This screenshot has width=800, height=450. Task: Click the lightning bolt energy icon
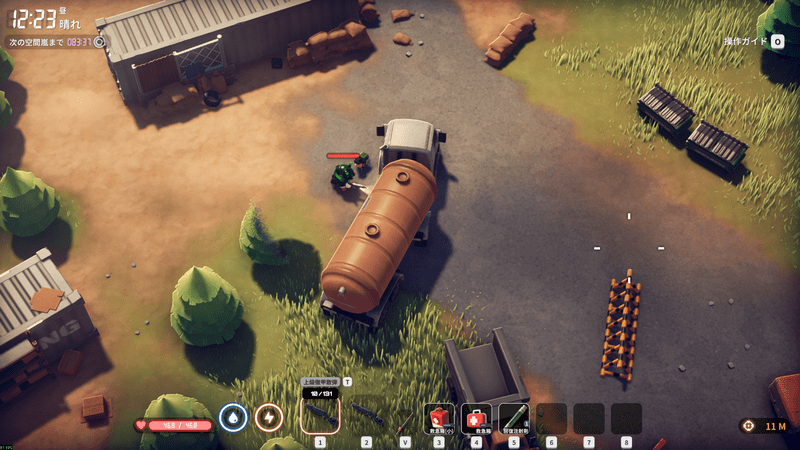[268, 417]
